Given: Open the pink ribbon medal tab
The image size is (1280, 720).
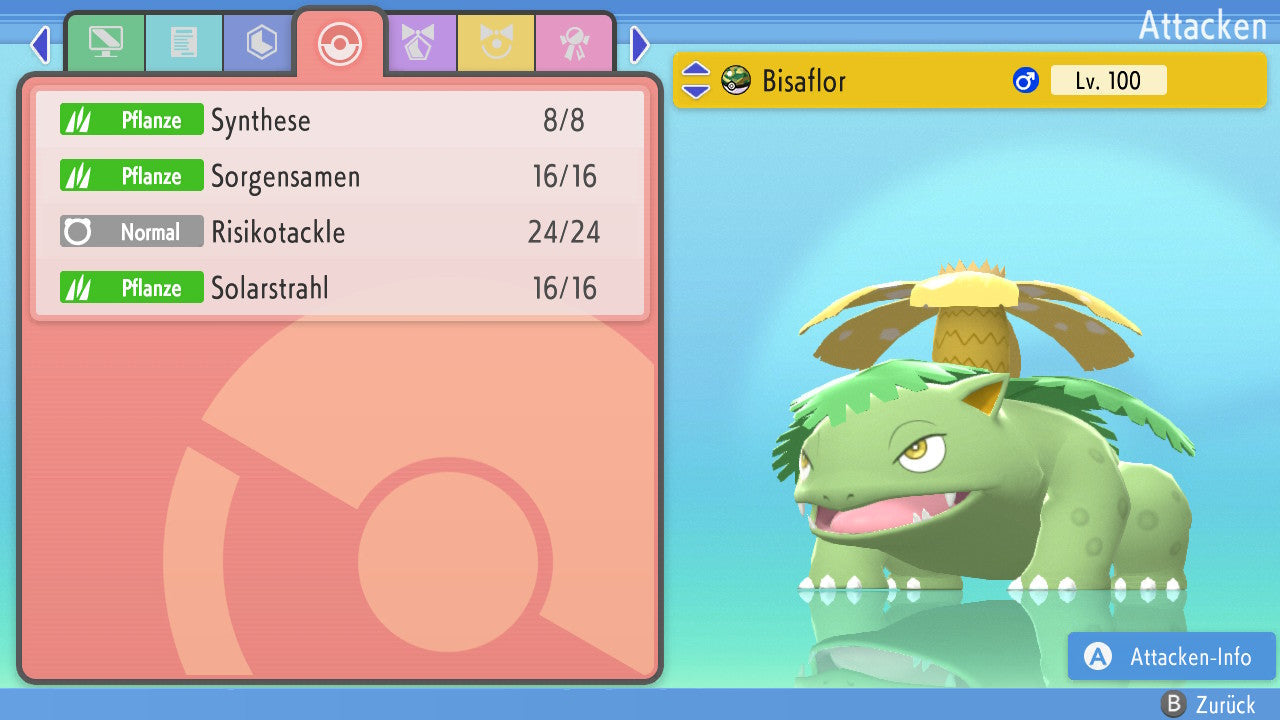Looking at the screenshot, I should (573, 43).
